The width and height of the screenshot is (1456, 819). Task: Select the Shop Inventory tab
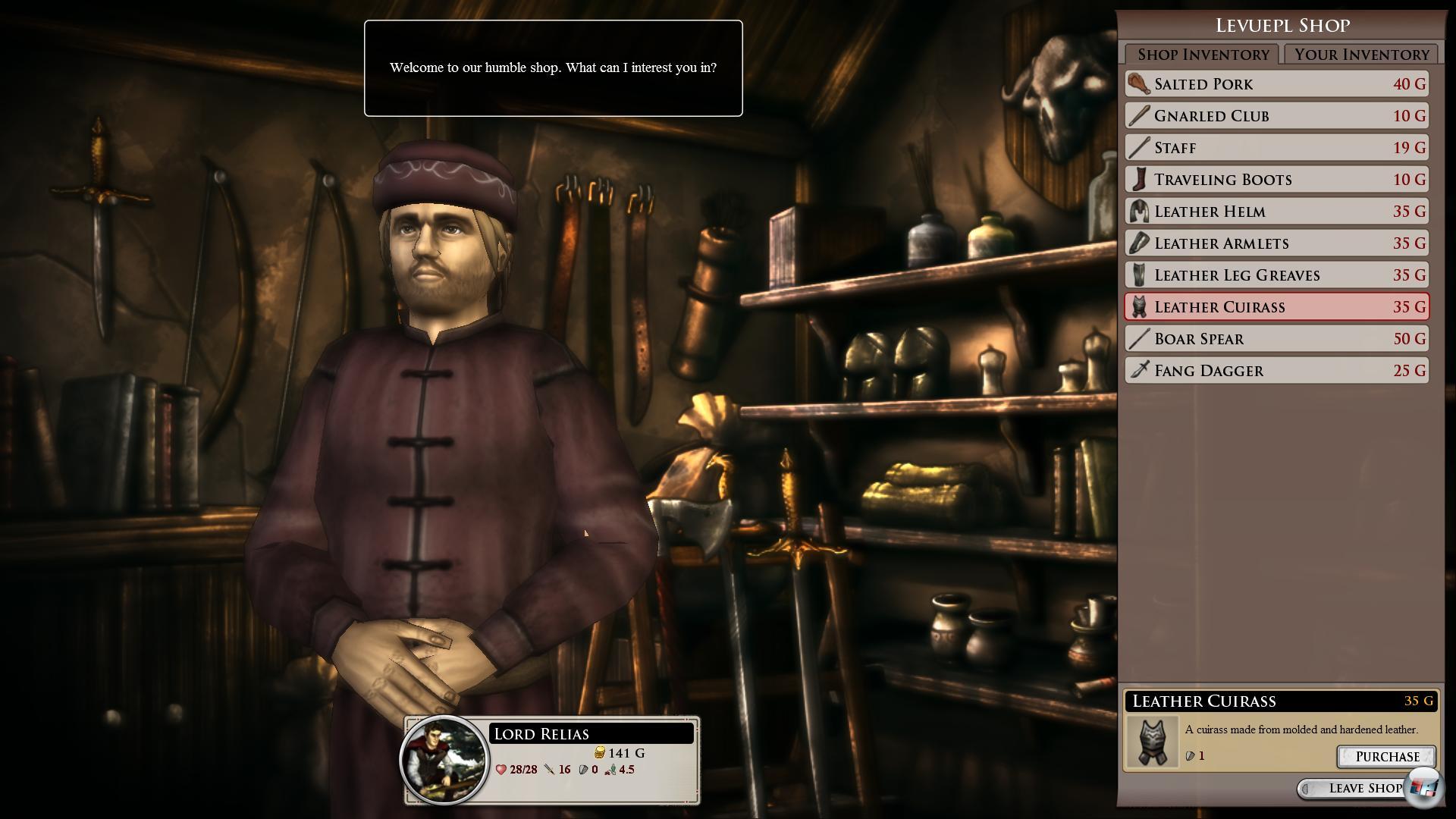[1203, 55]
